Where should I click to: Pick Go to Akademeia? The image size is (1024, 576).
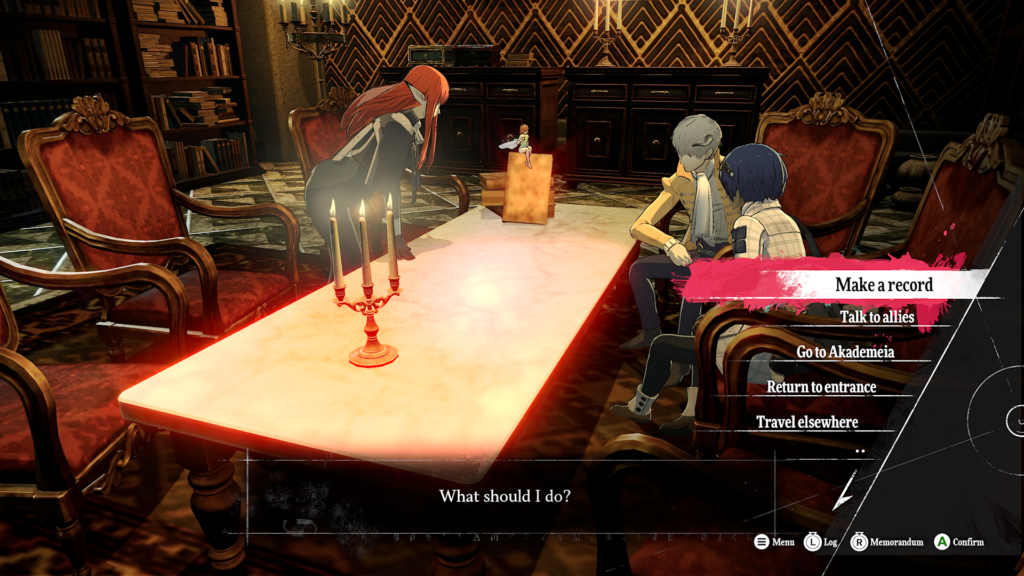coord(845,352)
